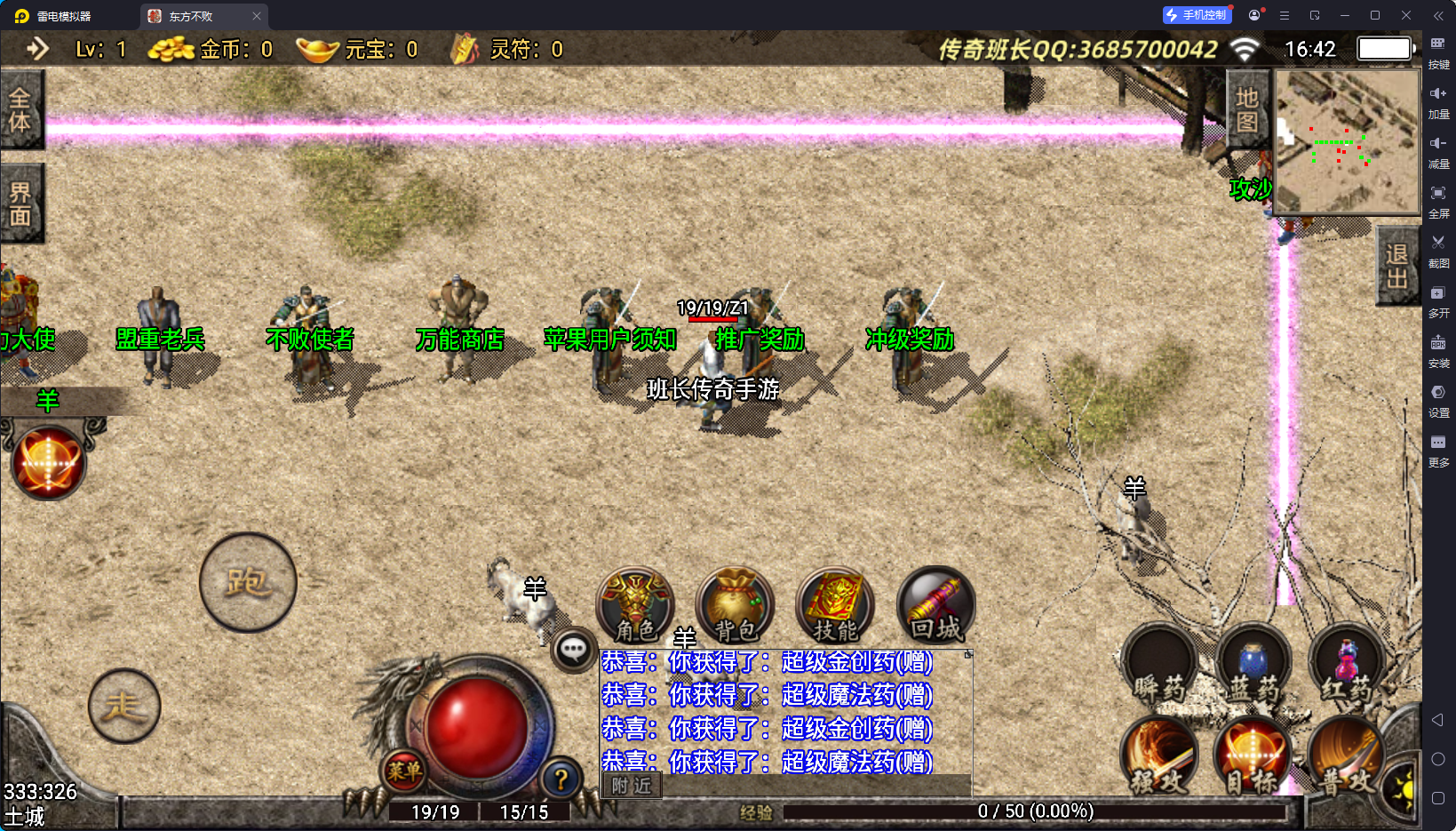
Task: Use the 瞬药 instant potion slot
Action: [x=1159, y=668]
